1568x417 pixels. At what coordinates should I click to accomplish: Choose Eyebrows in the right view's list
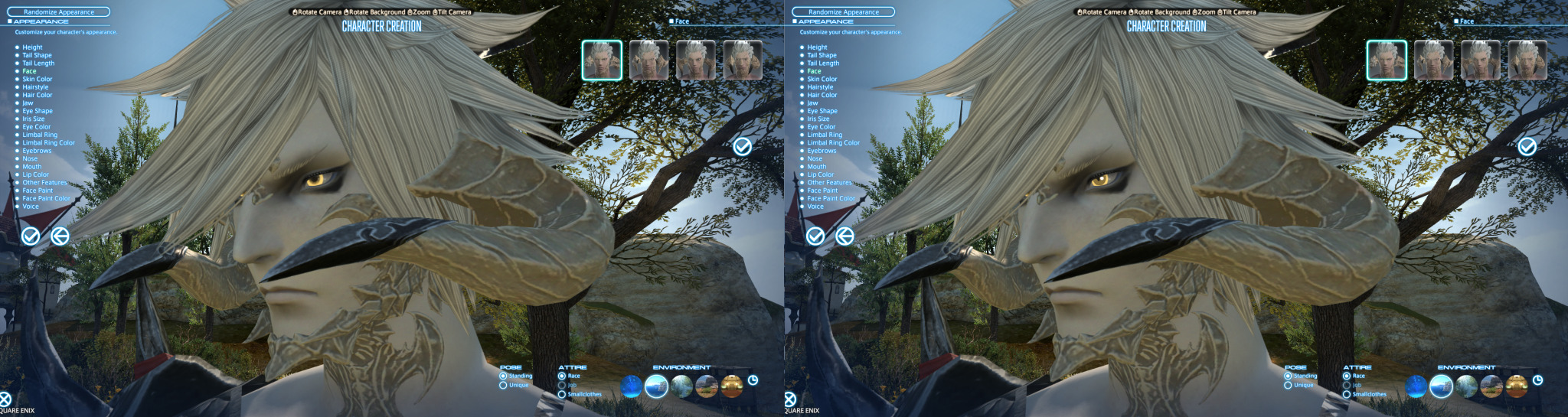(822, 151)
